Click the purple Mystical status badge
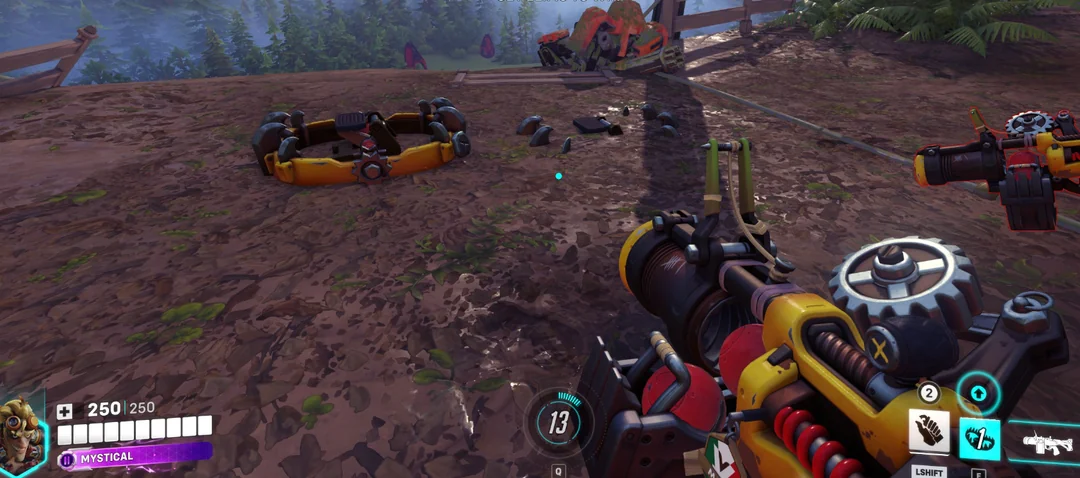The image size is (1080, 478). tap(135, 457)
